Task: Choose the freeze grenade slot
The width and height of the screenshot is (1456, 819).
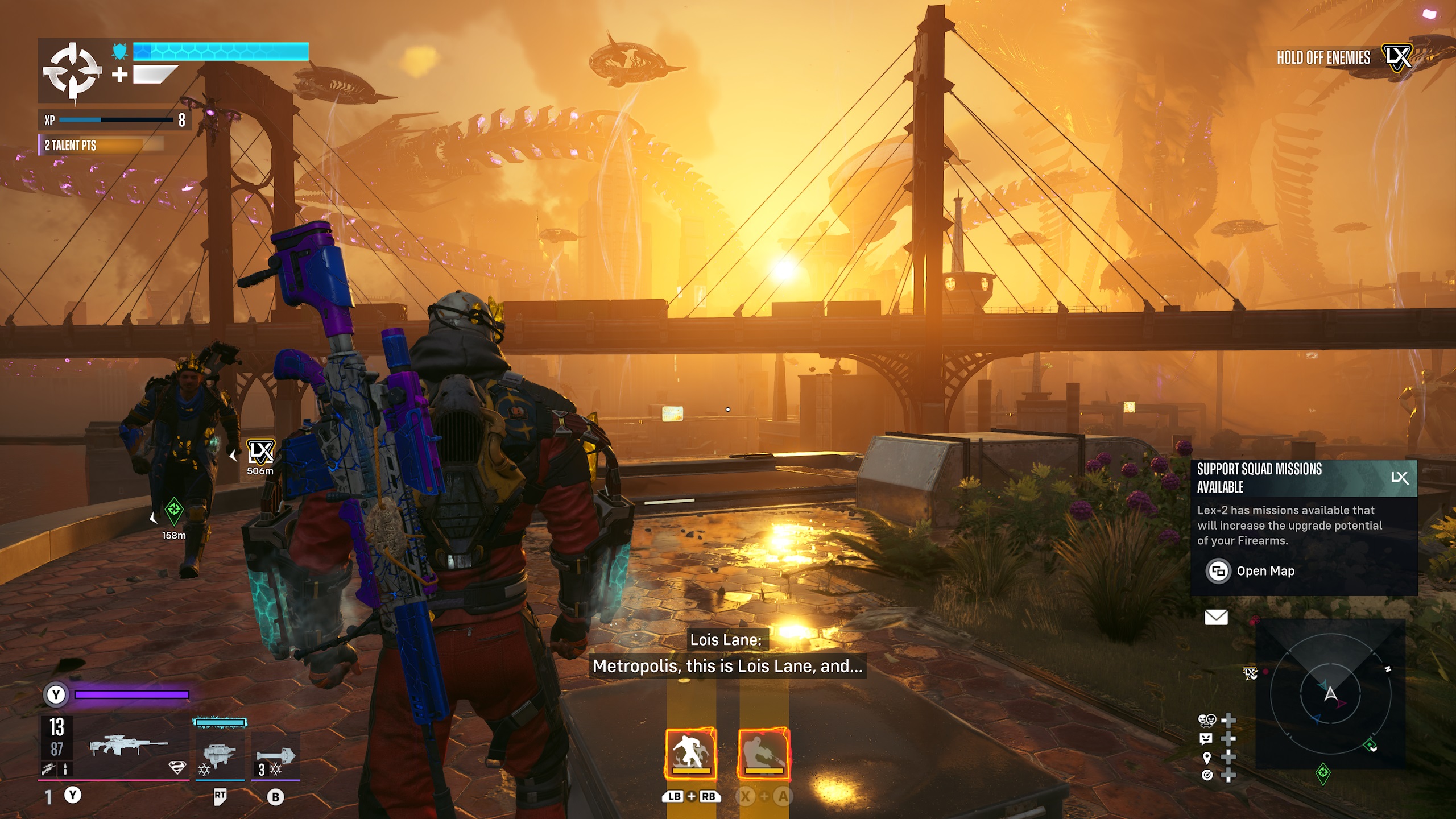Action: pyautogui.click(x=275, y=756)
